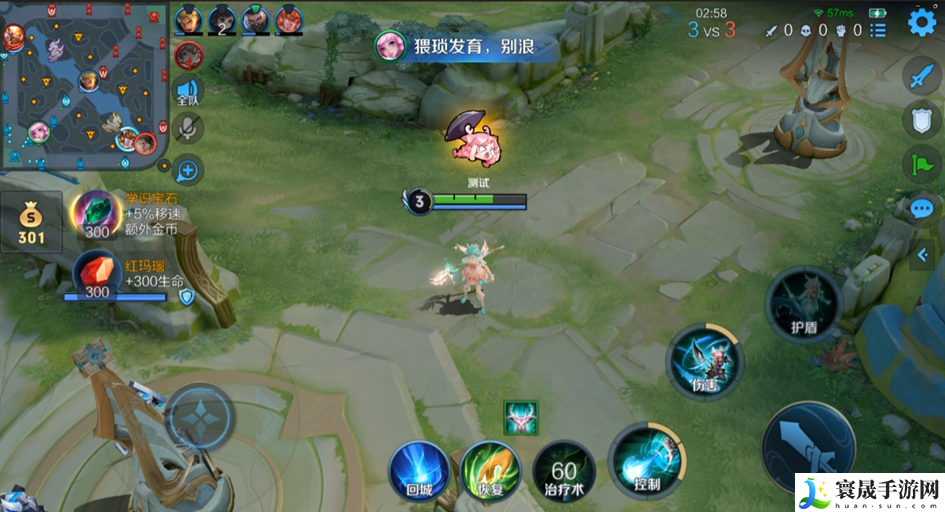The width and height of the screenshot is (945, 512).
Task: Select the 治疗术 summoner spell
Action: point(563,472)
